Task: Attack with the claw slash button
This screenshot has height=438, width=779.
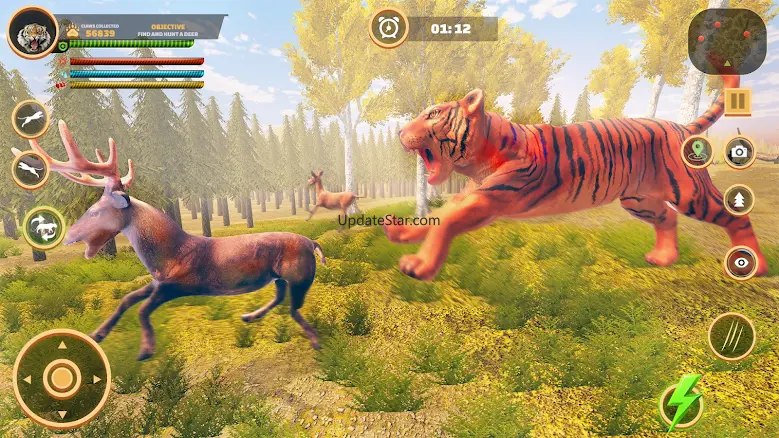Action: [731, 336]
